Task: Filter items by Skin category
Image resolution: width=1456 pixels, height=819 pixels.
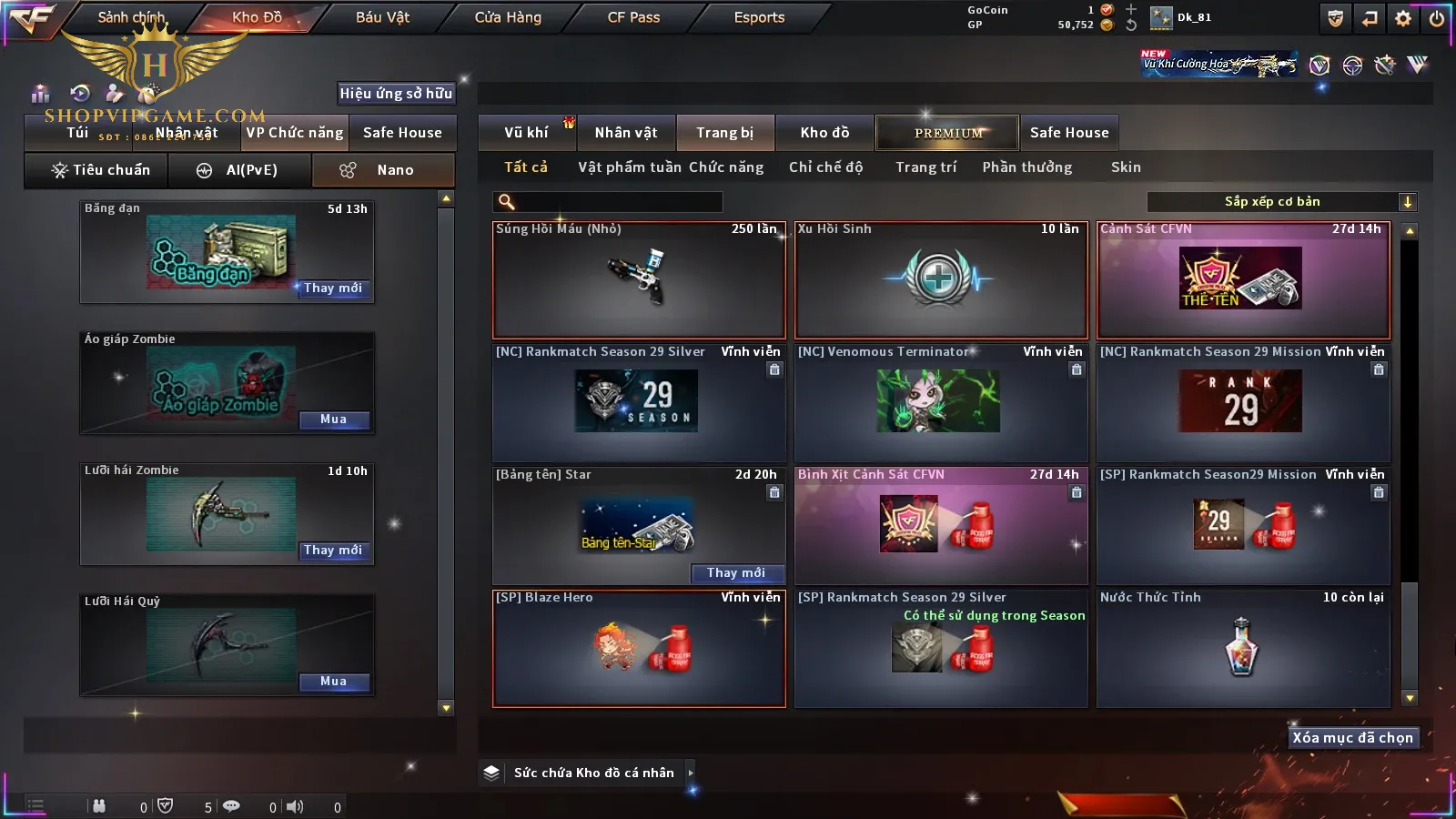Action: coord(1126,167)
